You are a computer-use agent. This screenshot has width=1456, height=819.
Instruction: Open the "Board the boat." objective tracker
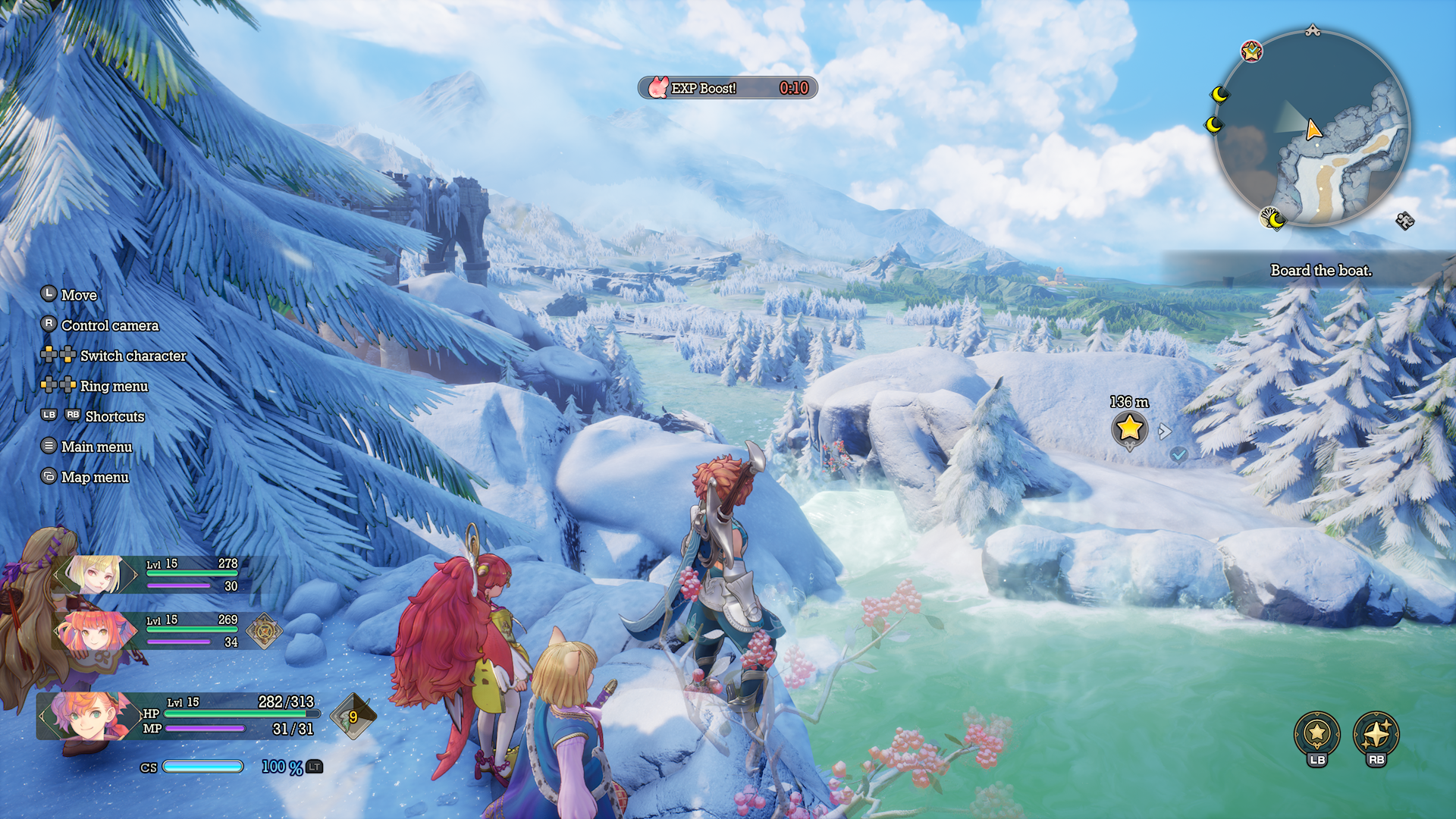(1320, 271)
